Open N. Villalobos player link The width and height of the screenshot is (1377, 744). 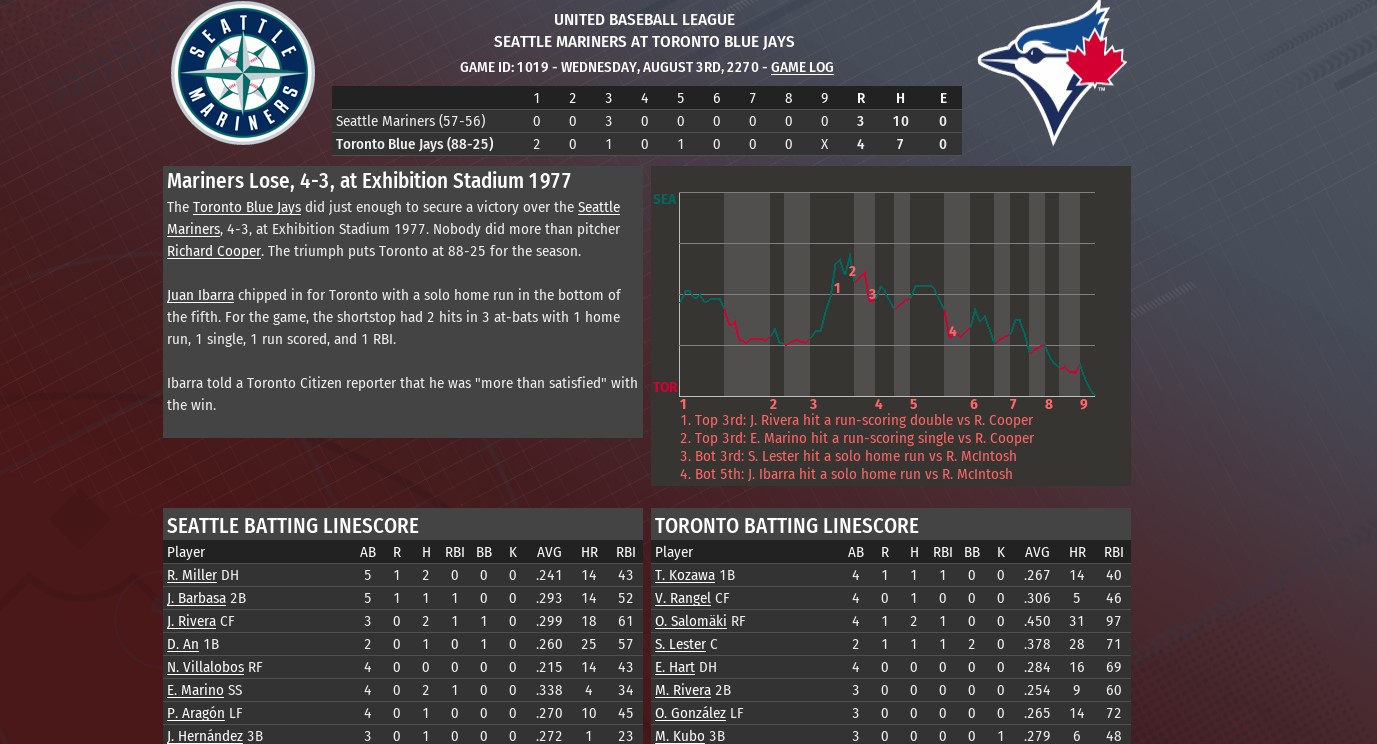coord(205,667)
